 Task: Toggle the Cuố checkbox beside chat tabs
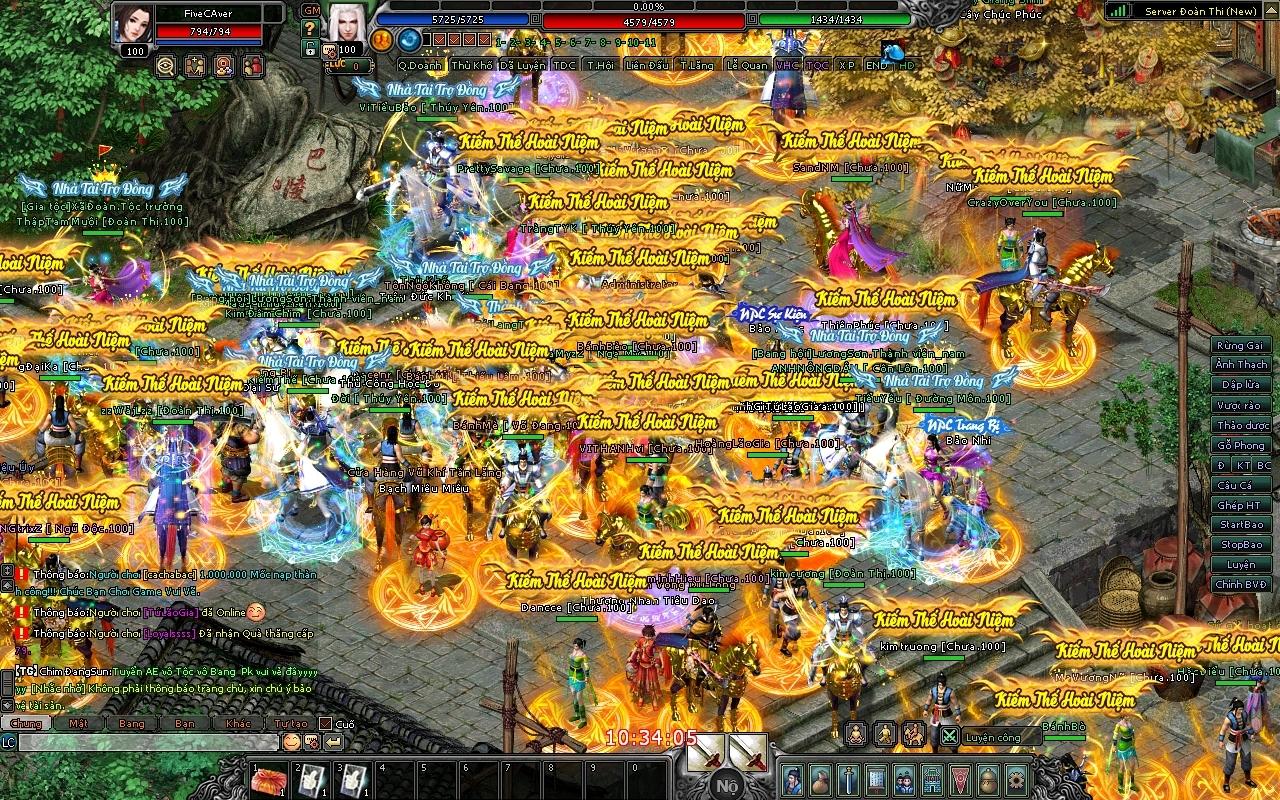pyautogui.click(x=325, y=723)
